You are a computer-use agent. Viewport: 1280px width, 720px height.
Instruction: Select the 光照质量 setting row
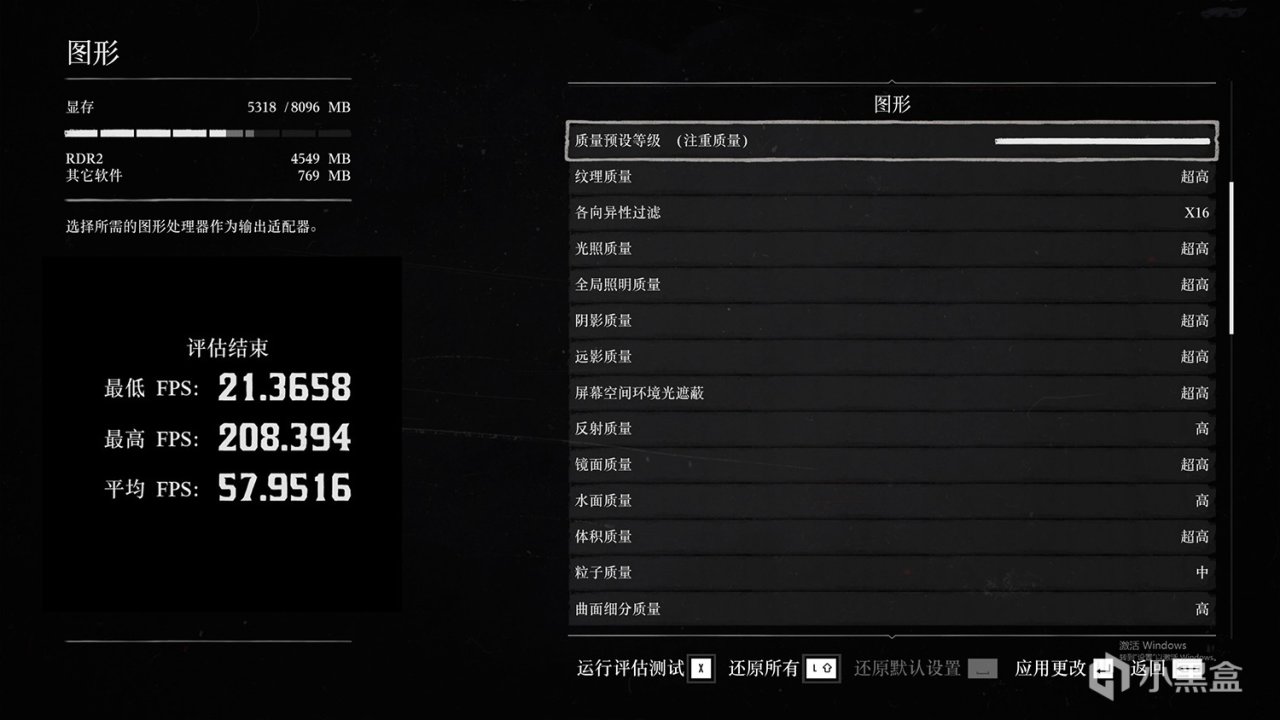[x=890, y=248]
